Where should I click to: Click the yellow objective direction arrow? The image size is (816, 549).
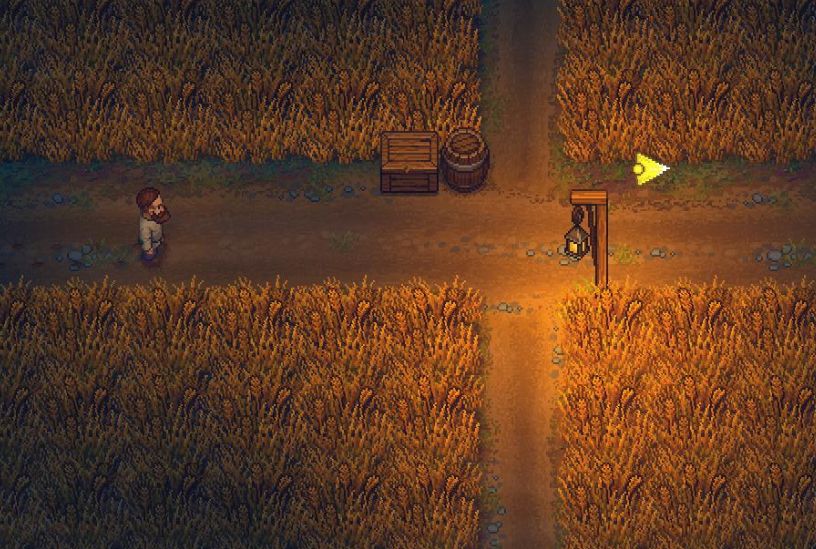tap(650, 169)
